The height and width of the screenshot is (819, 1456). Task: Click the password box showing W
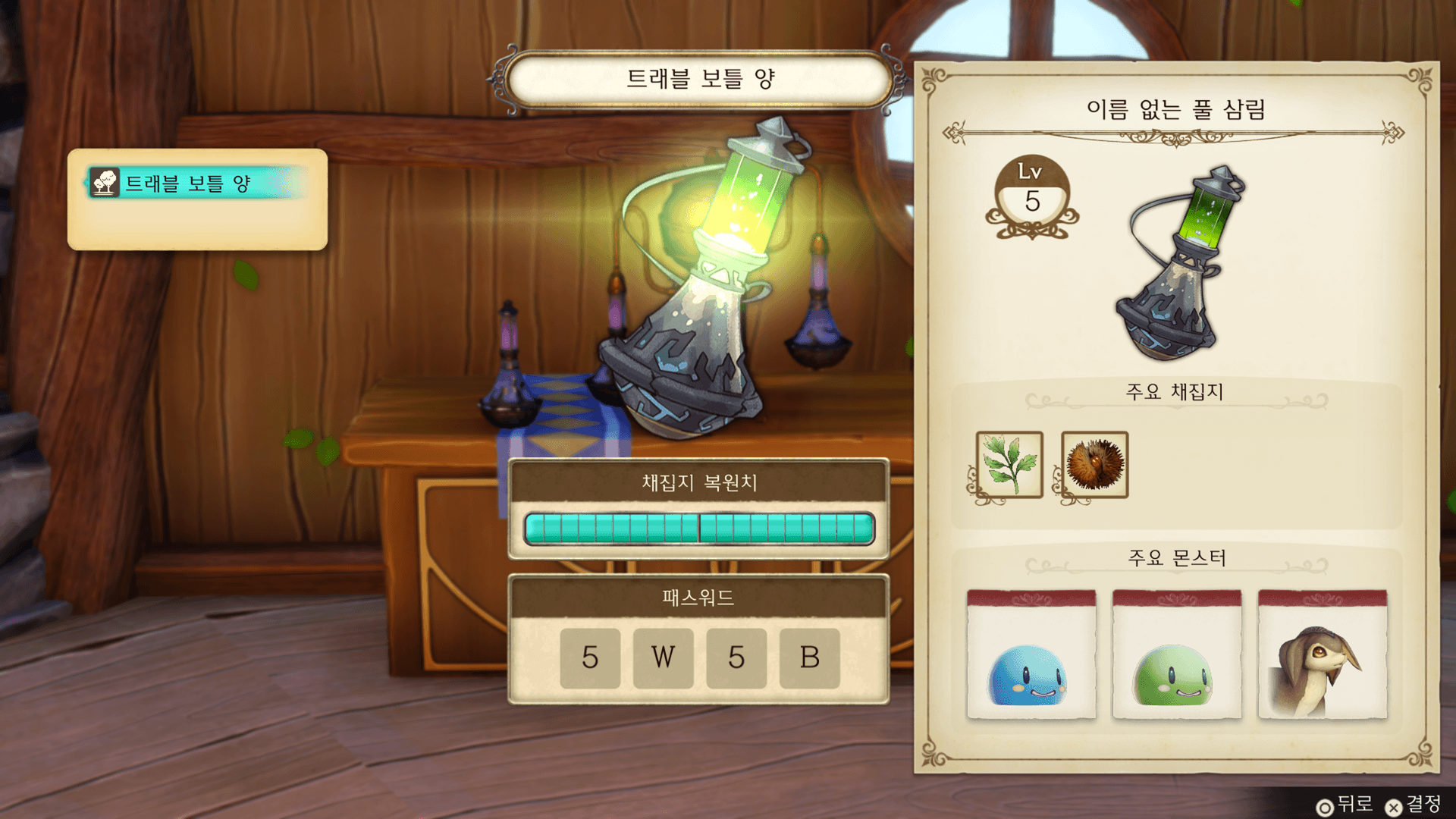[663, 657]
